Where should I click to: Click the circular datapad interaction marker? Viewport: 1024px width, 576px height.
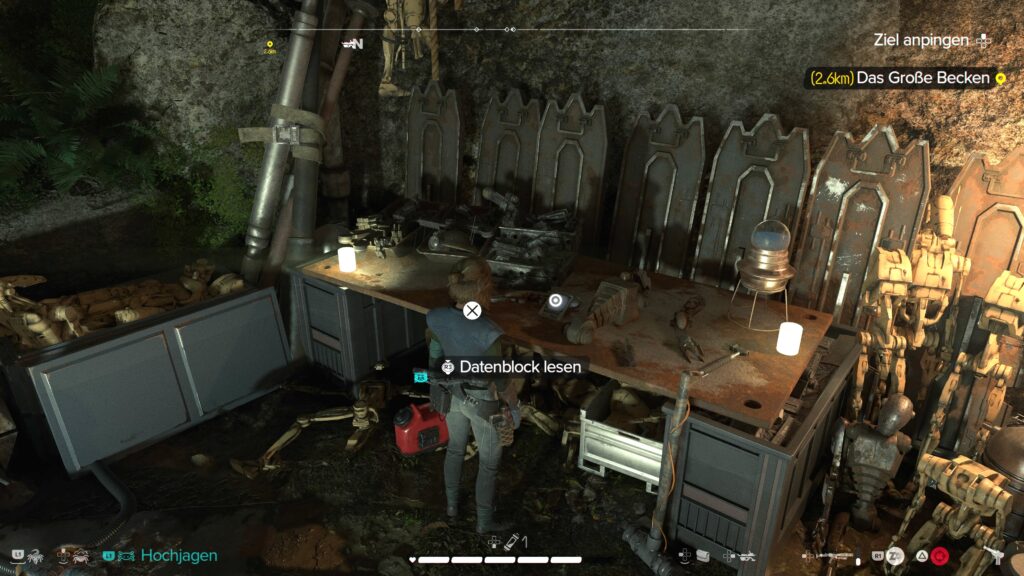[556, 300]
